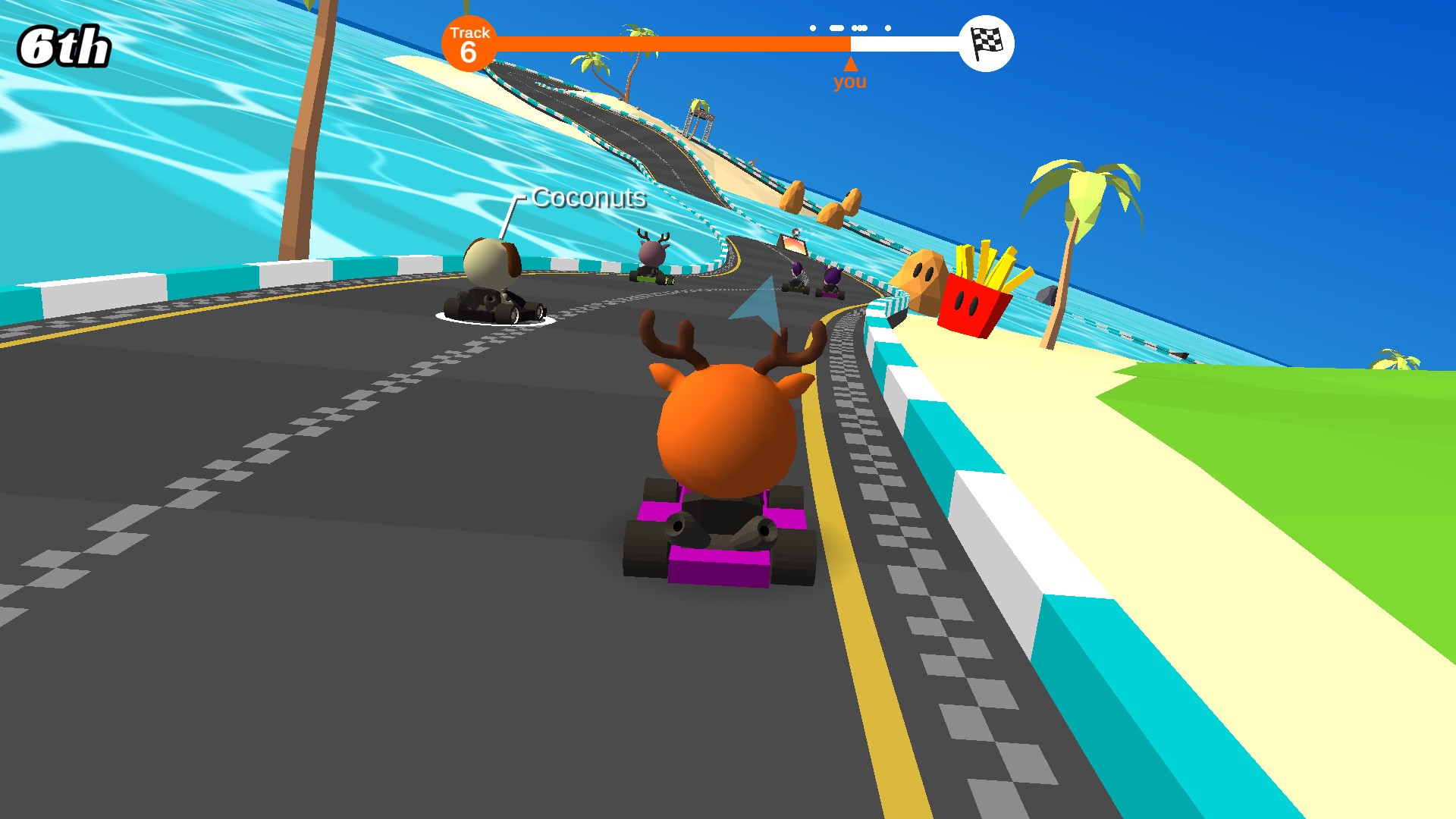Viewport: 1456px width, 819px height.
Task: Expand the Coconuts player name label
Action: point(588,200)
